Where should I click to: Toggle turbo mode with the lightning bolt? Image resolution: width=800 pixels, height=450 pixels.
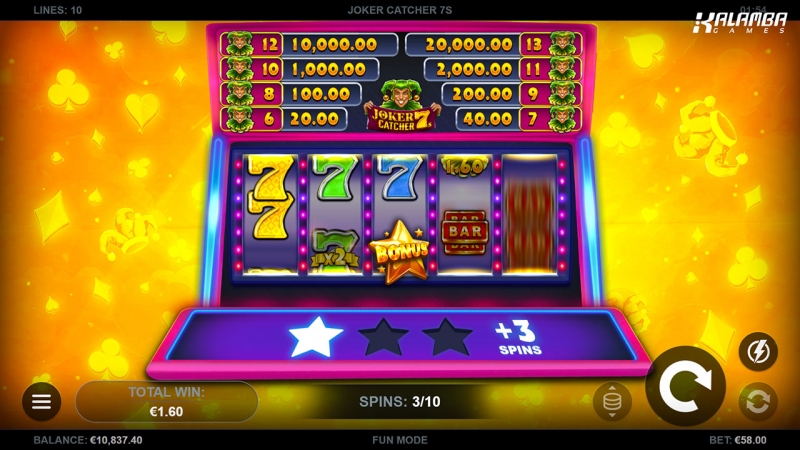(x=758, y=351)
